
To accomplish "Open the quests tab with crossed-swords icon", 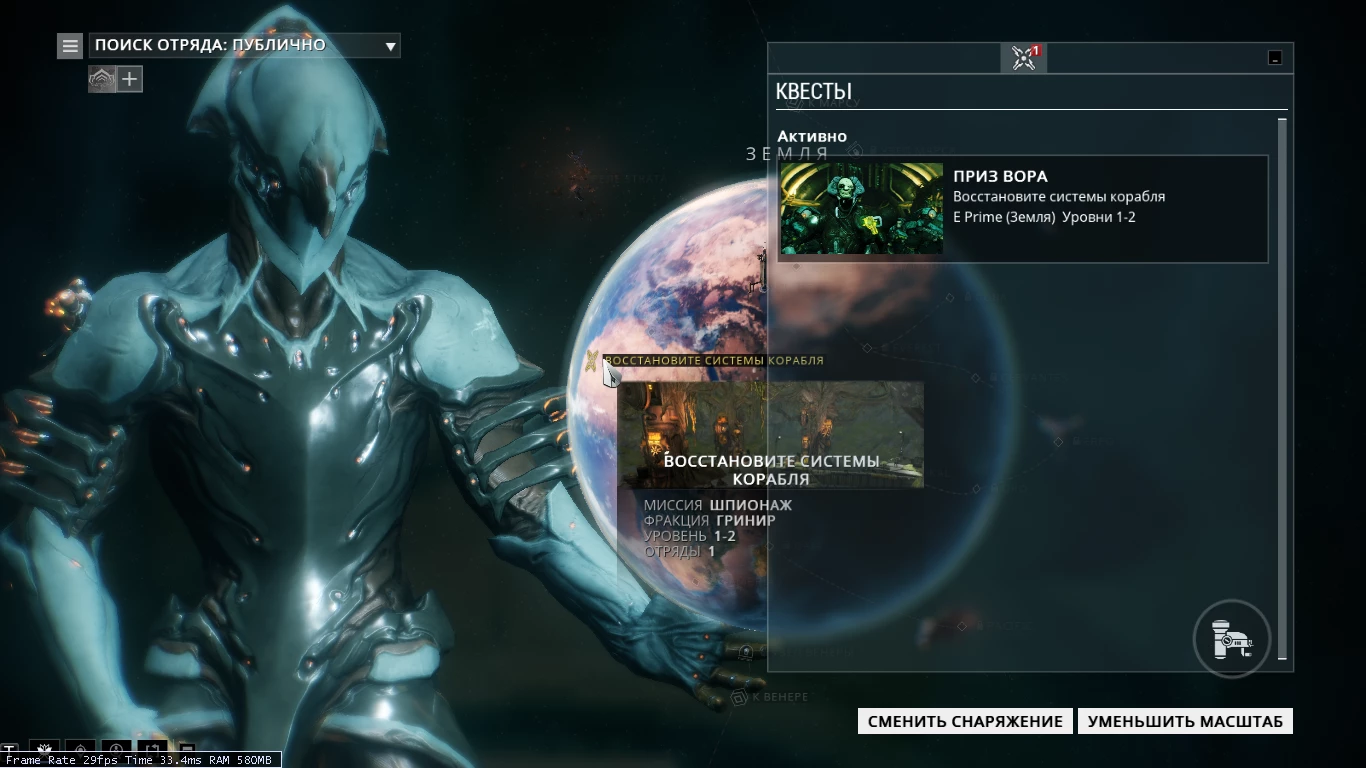I will tap(1023, 58).
